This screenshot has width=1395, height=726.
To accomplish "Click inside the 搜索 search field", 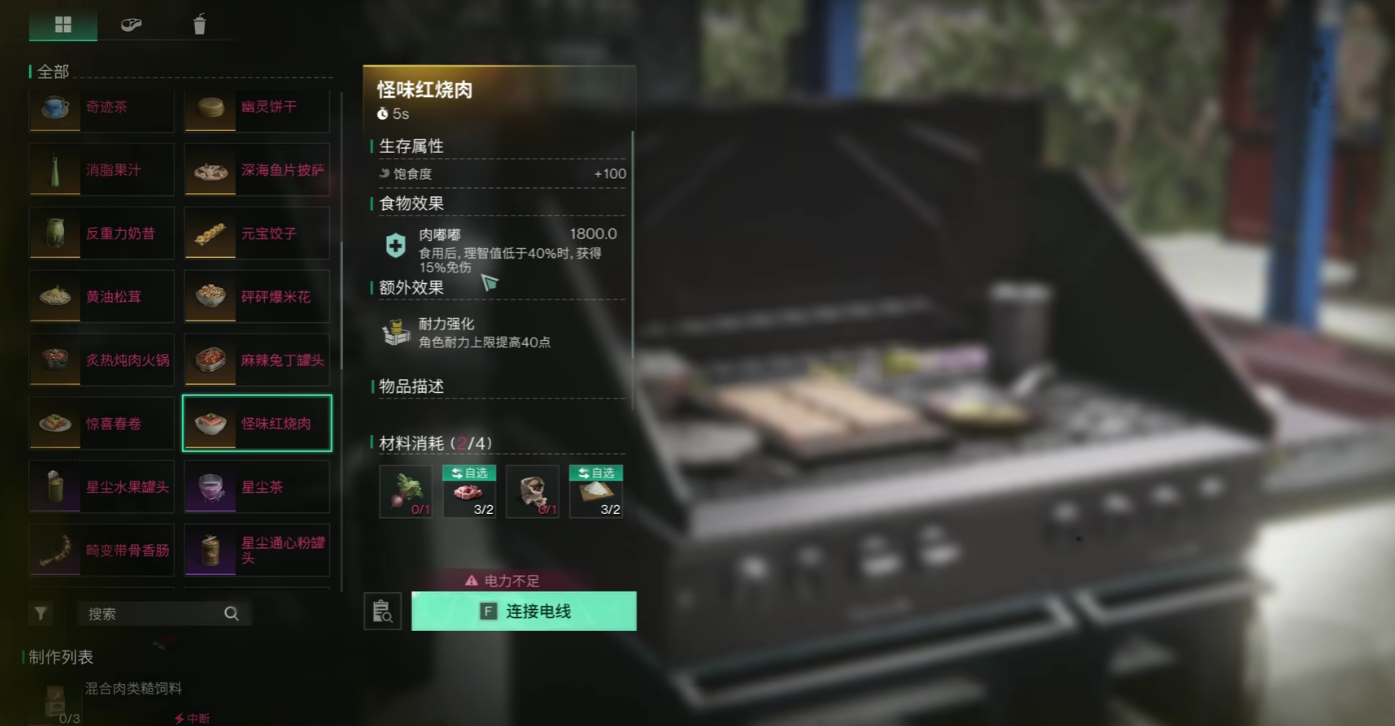I will 140,613.
